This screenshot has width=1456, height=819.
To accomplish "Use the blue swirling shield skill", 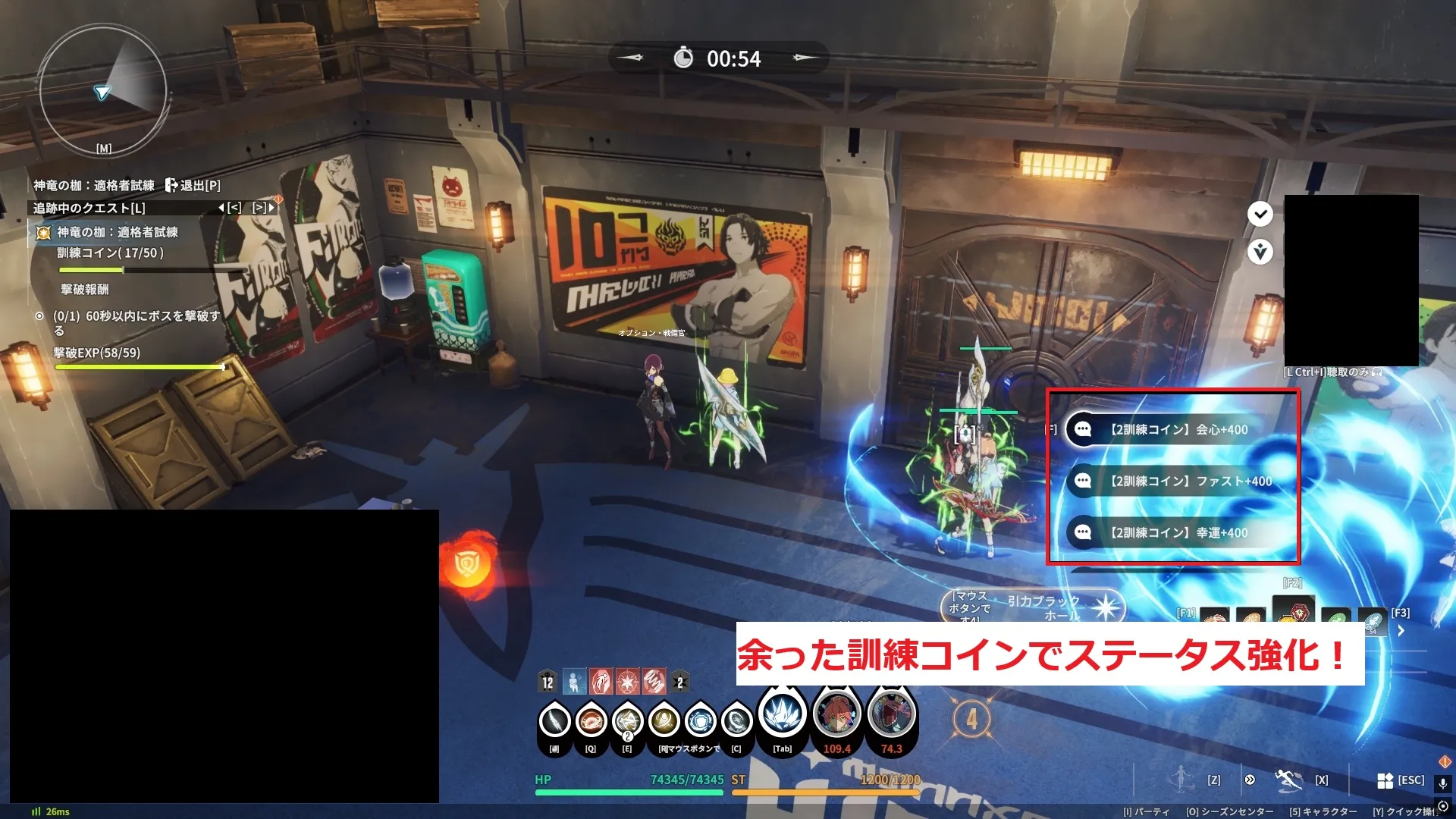I will pos(700,720).
